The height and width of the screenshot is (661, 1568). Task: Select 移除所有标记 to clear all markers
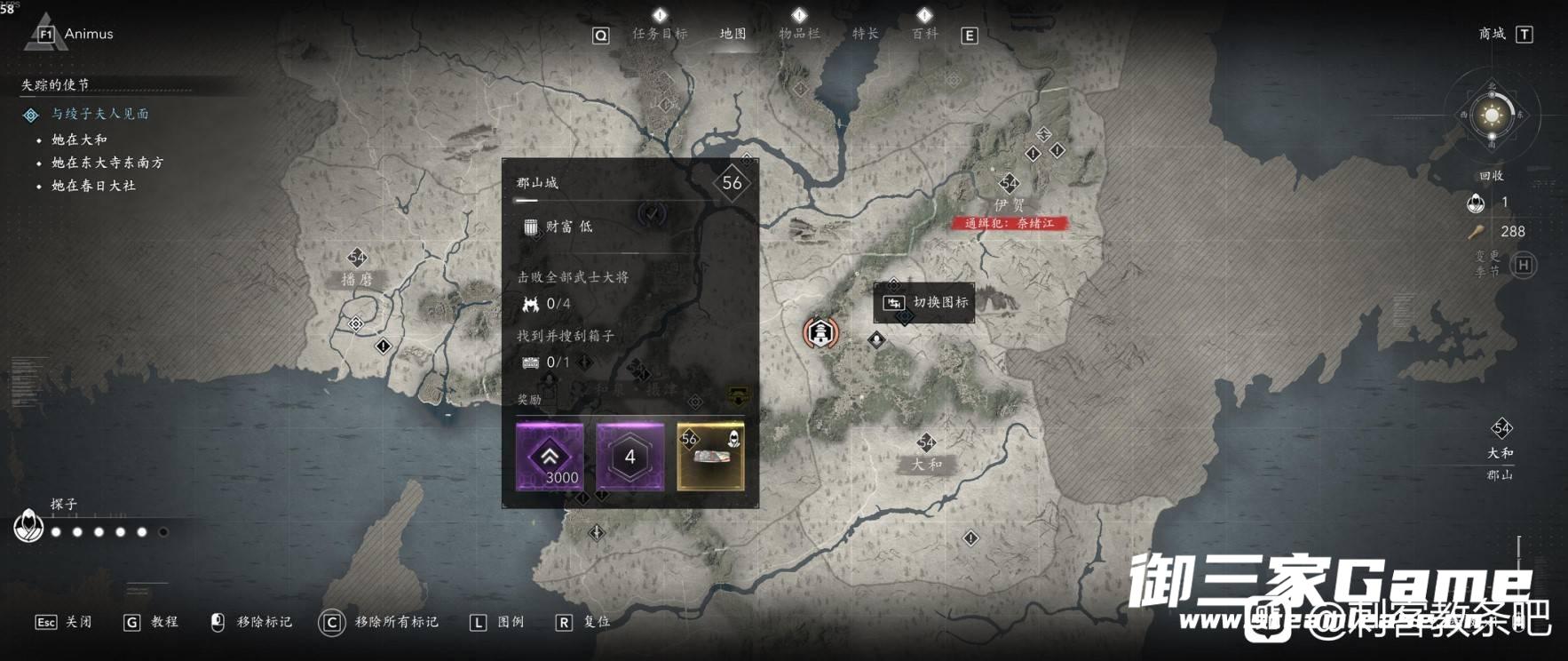coord(380,622)
